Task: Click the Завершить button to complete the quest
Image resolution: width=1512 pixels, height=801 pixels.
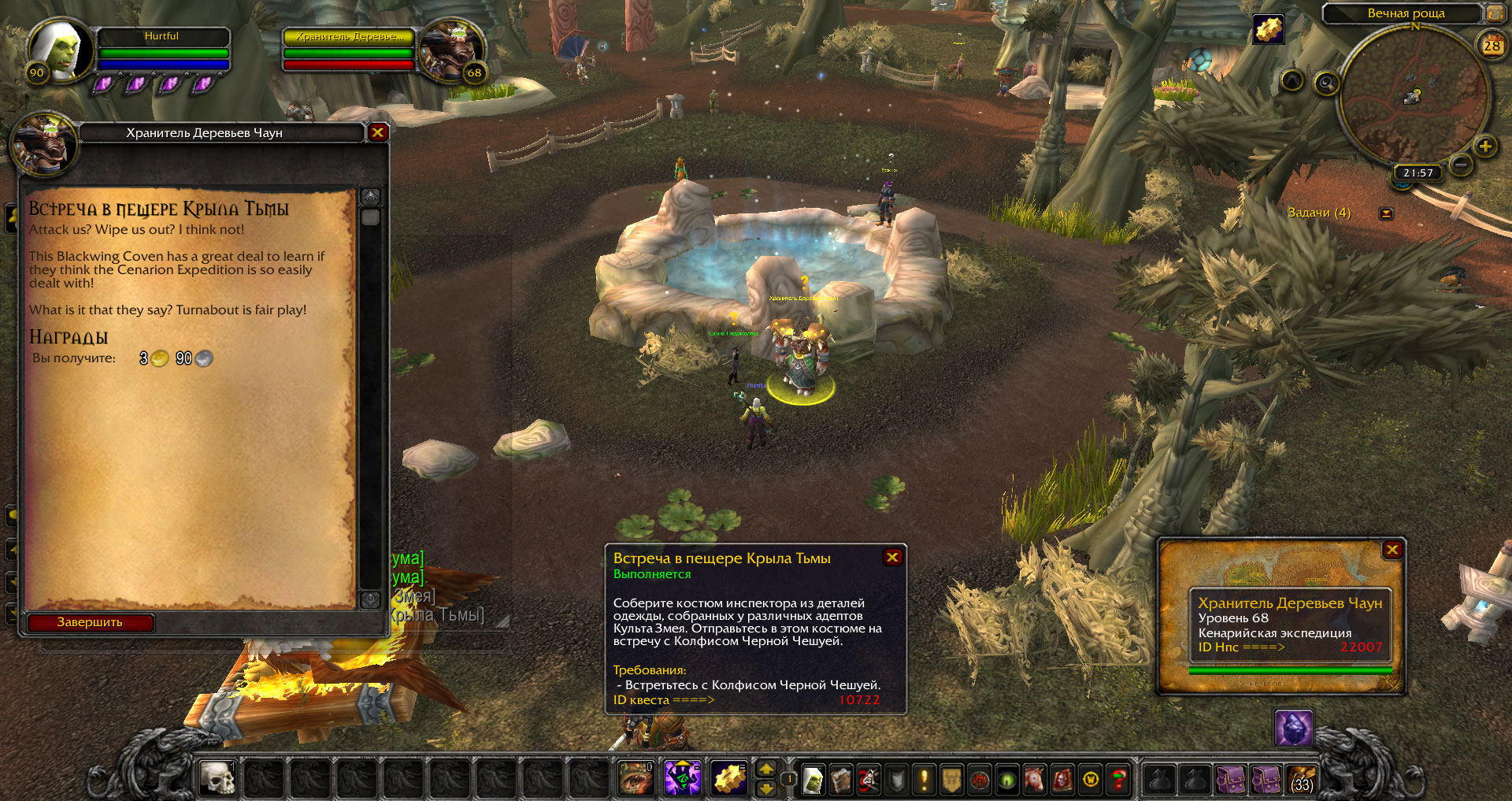Action: [x=90, y=622]
